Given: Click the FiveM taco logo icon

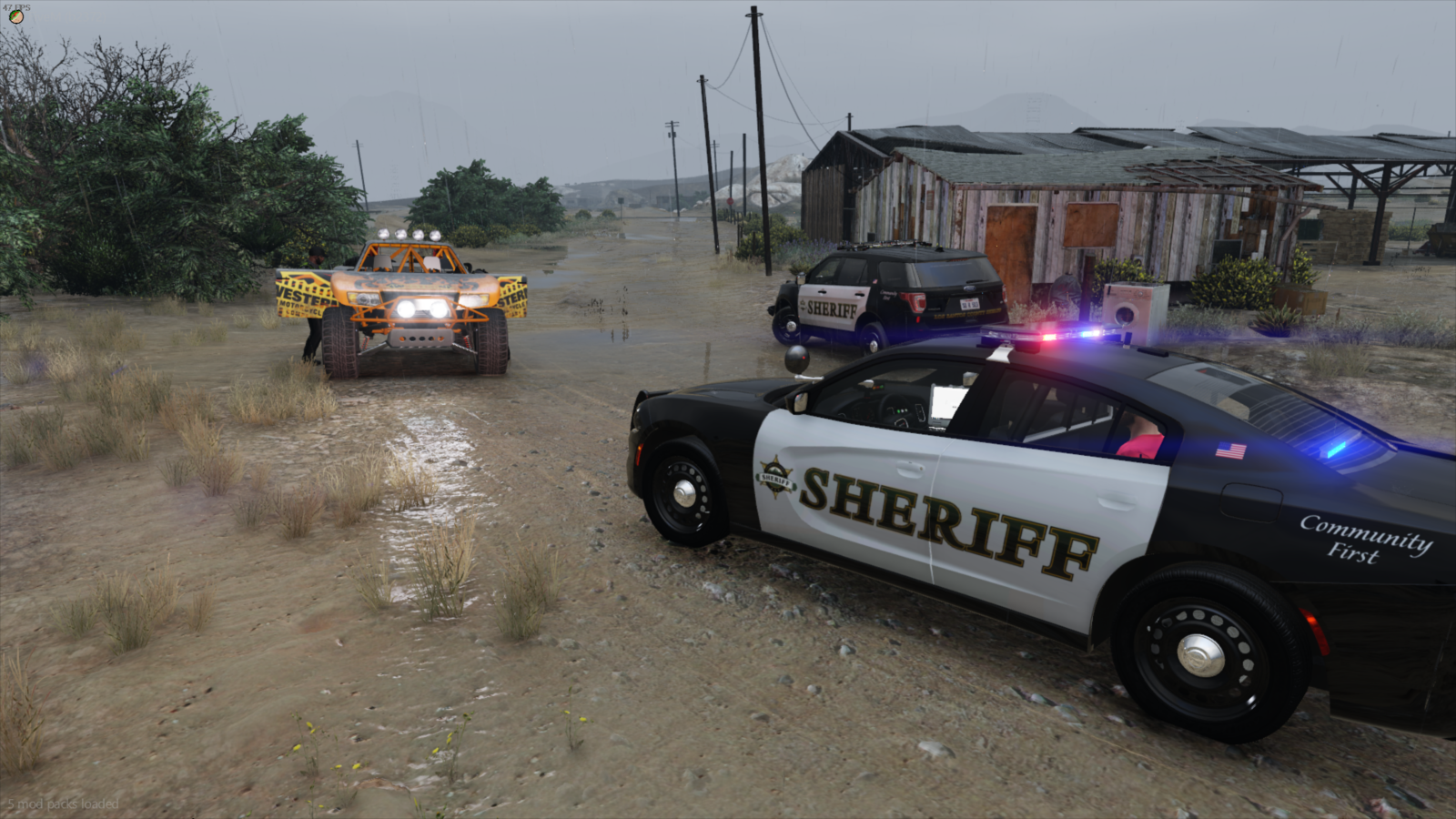Looking at the screenshot, I should pos(16,17).
